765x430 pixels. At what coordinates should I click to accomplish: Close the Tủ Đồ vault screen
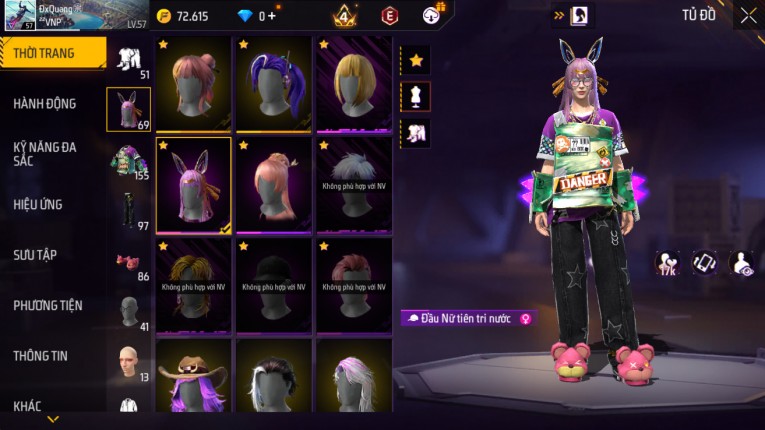pyautogui.click(x=748, y=15)
